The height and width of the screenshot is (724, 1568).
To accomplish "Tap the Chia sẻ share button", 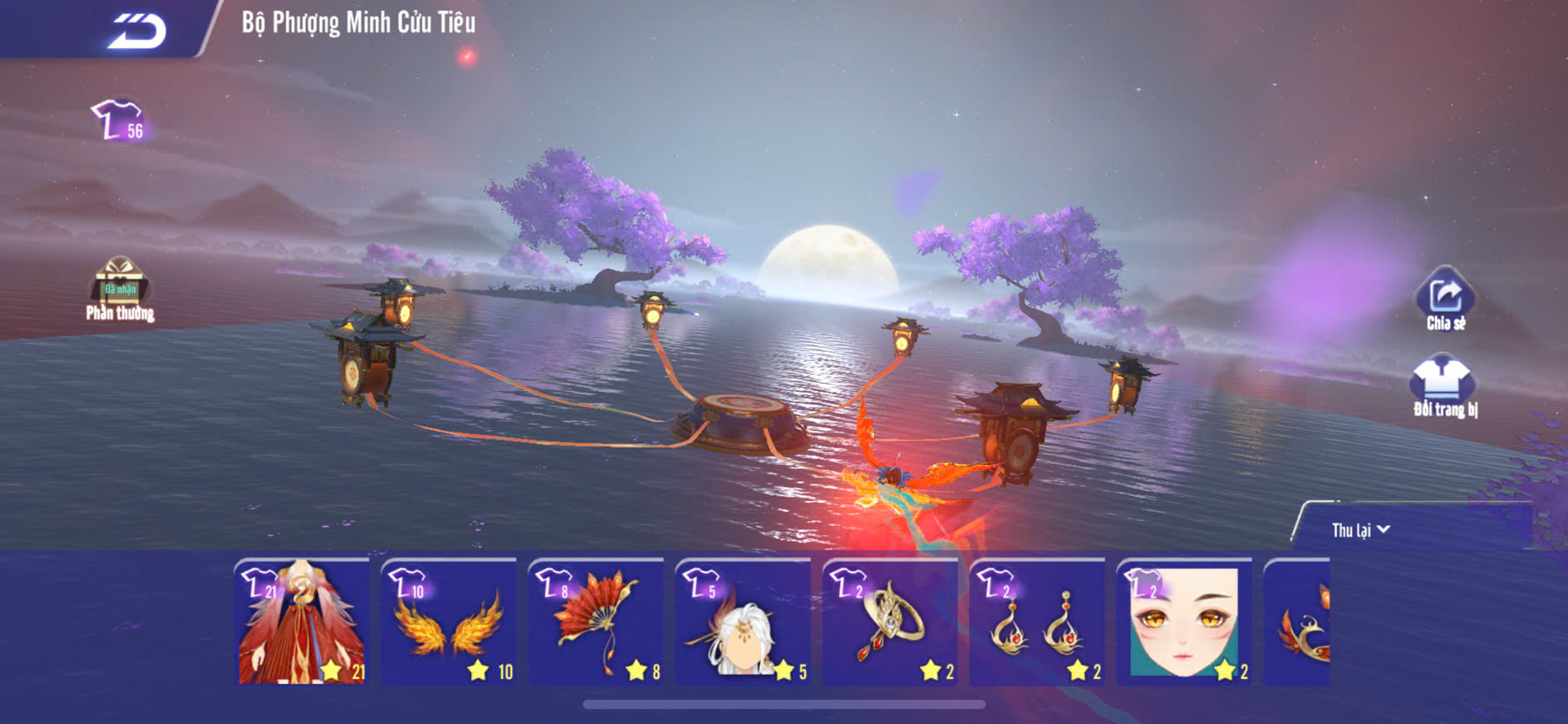I will coord(1446,300).
